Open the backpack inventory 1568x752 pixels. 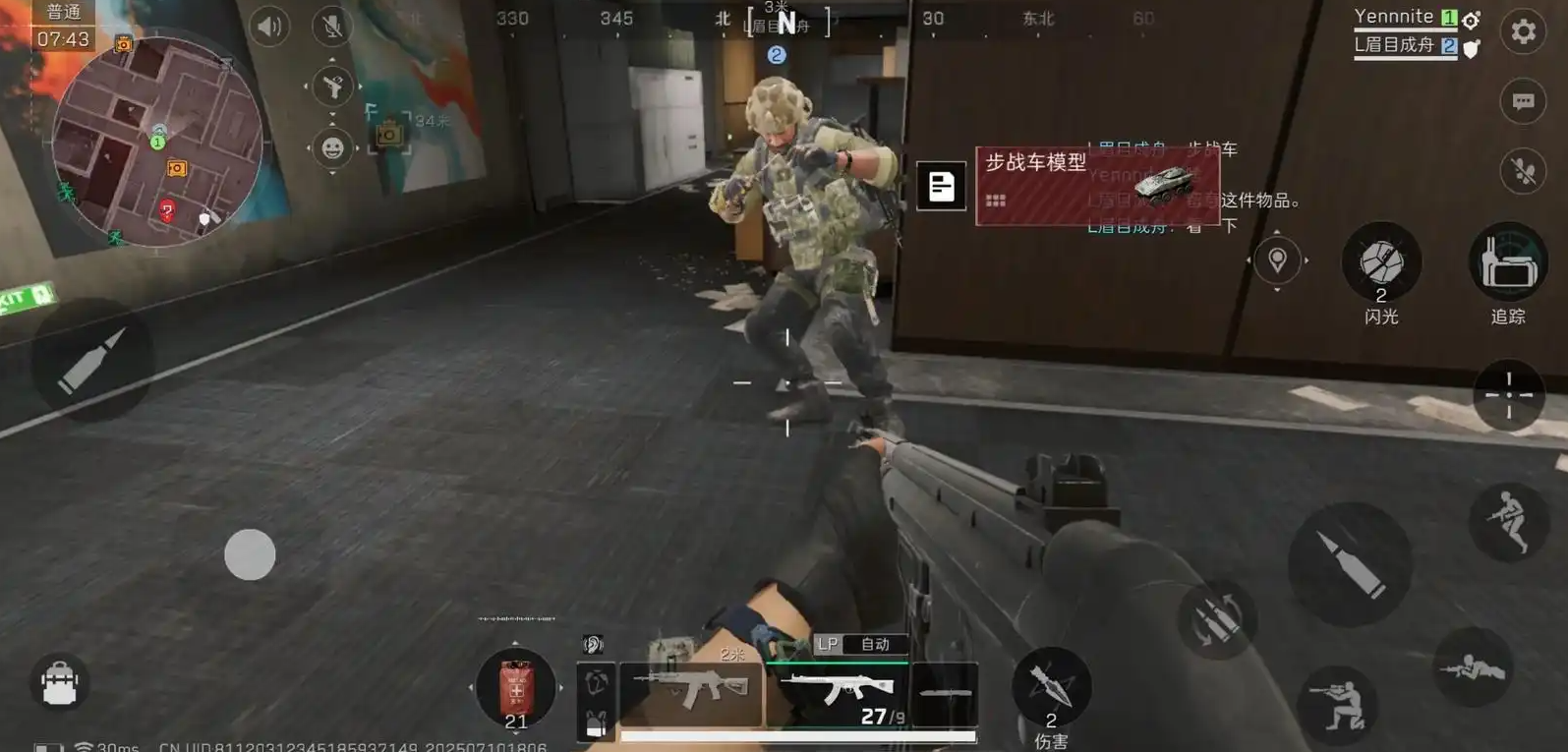(60, 681)
